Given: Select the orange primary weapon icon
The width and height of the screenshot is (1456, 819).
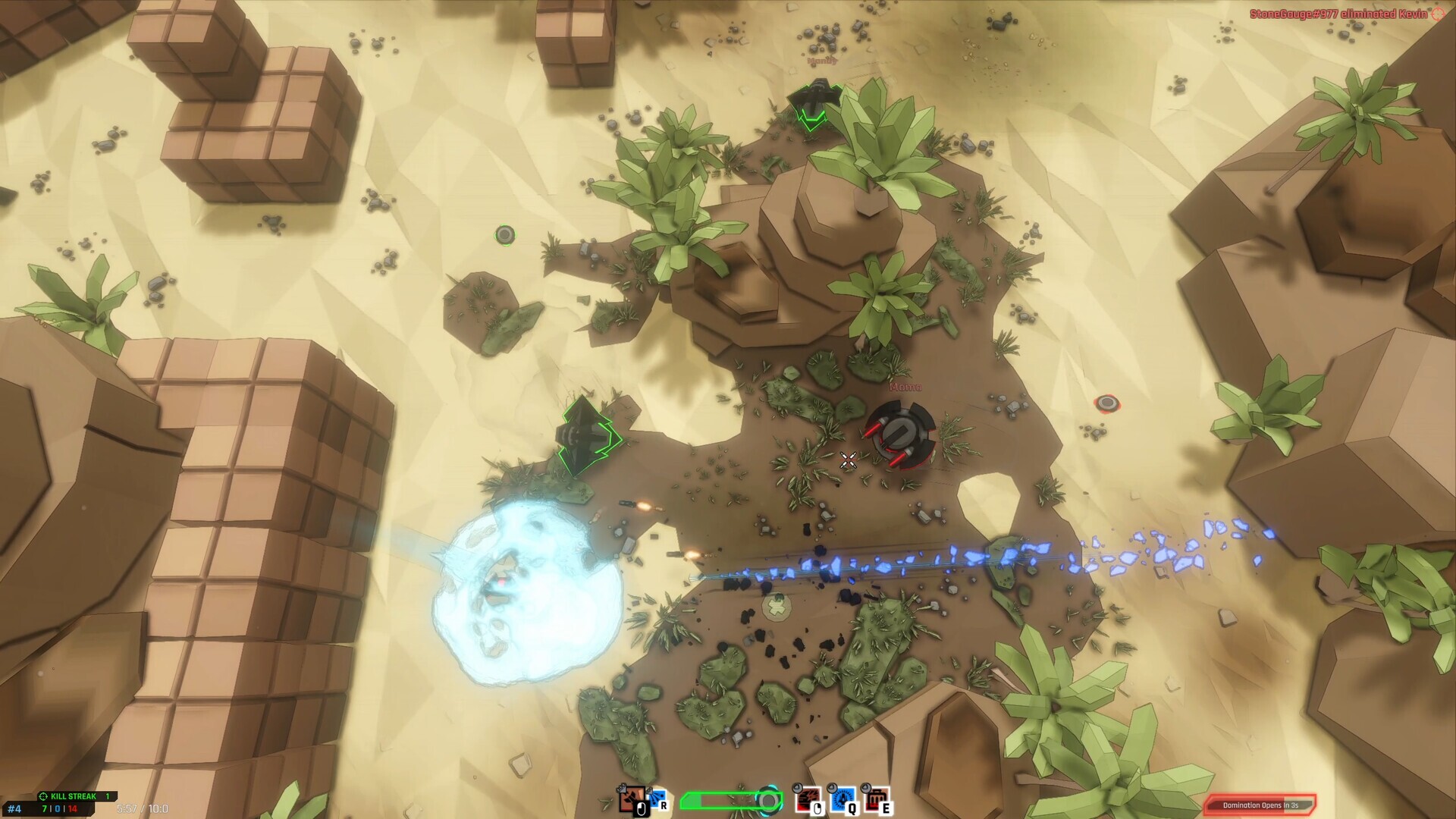Looking at the screenshot, I should pos(631,799).
